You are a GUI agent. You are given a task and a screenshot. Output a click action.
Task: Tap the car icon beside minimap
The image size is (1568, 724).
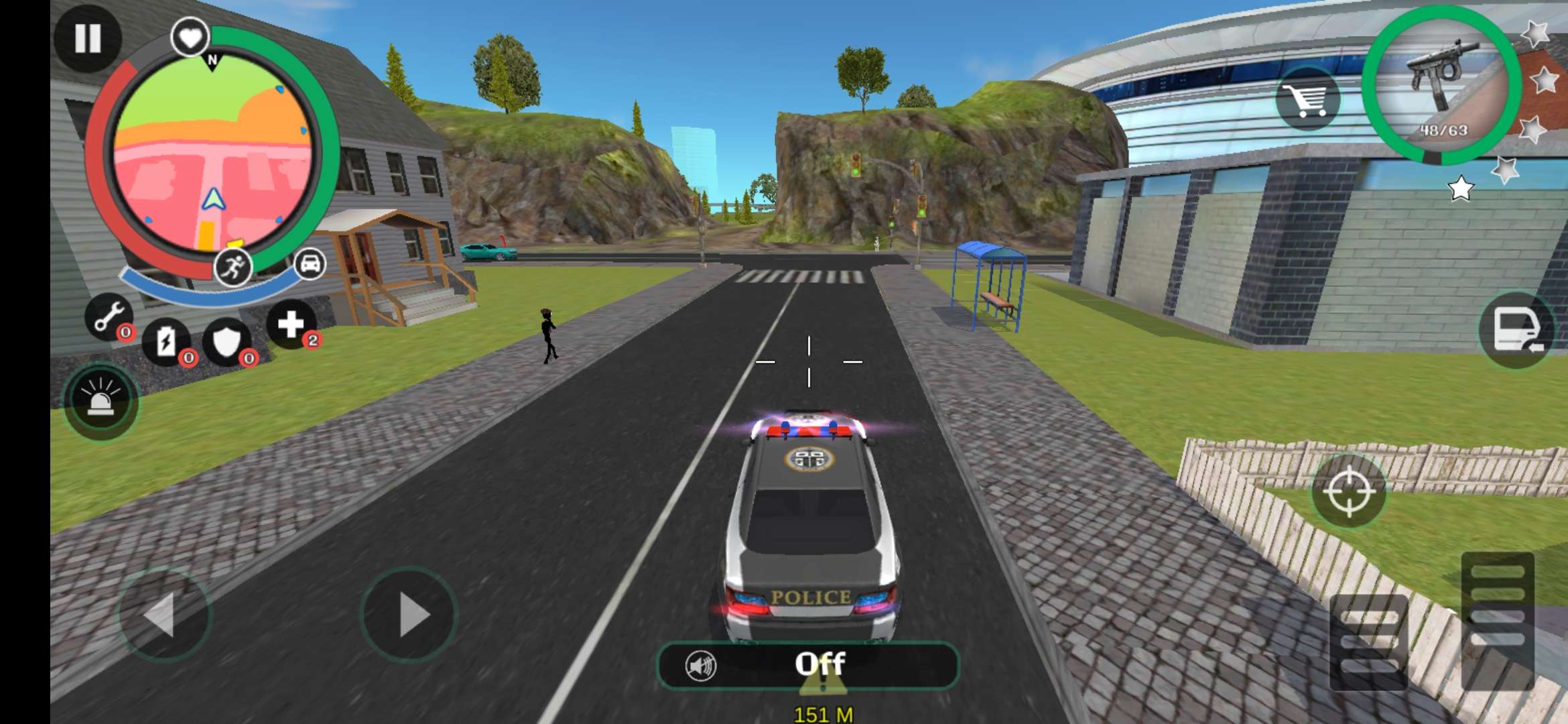tap(310, 263)
